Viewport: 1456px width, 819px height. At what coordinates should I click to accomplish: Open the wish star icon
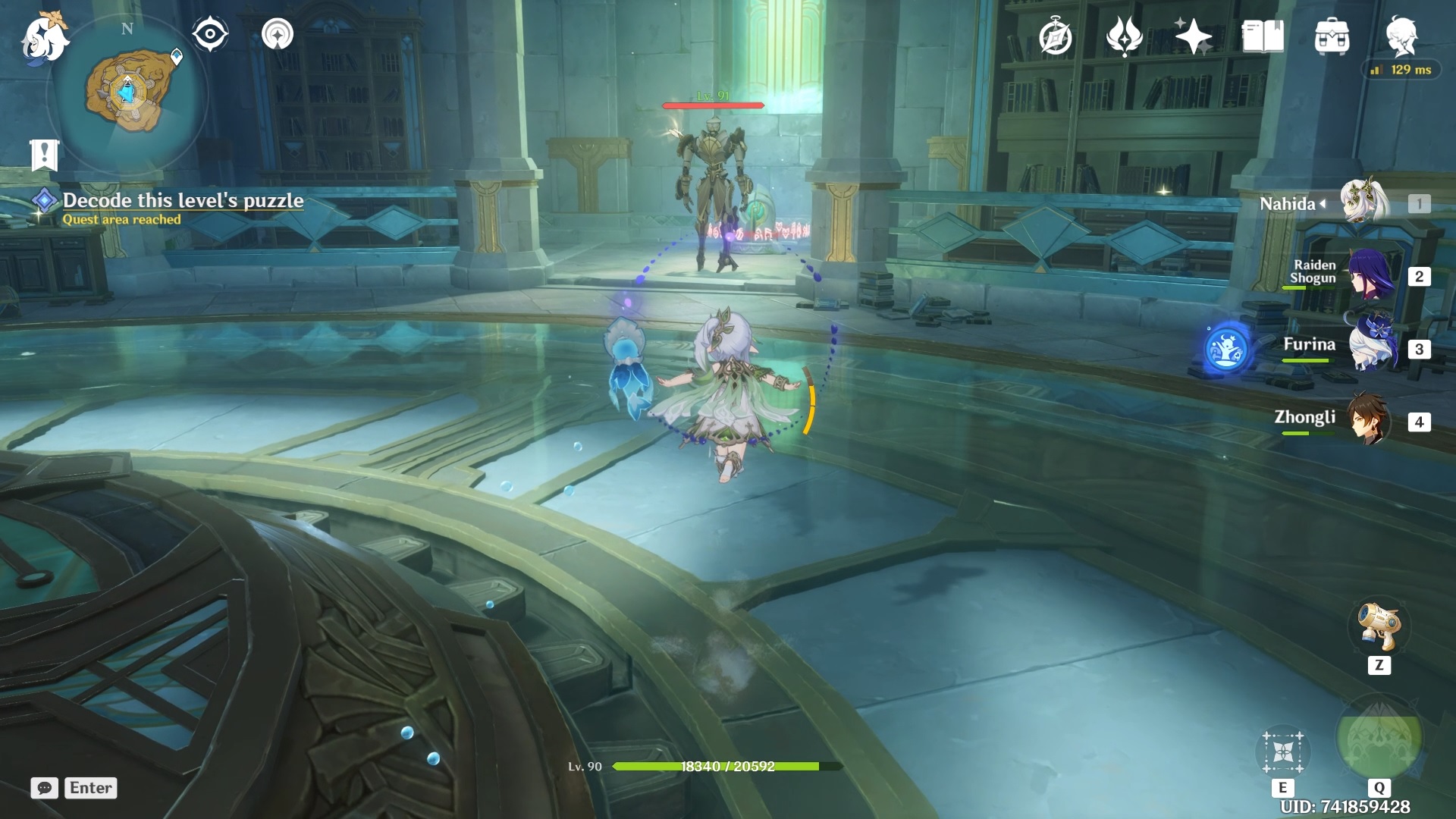point(1193,36)
